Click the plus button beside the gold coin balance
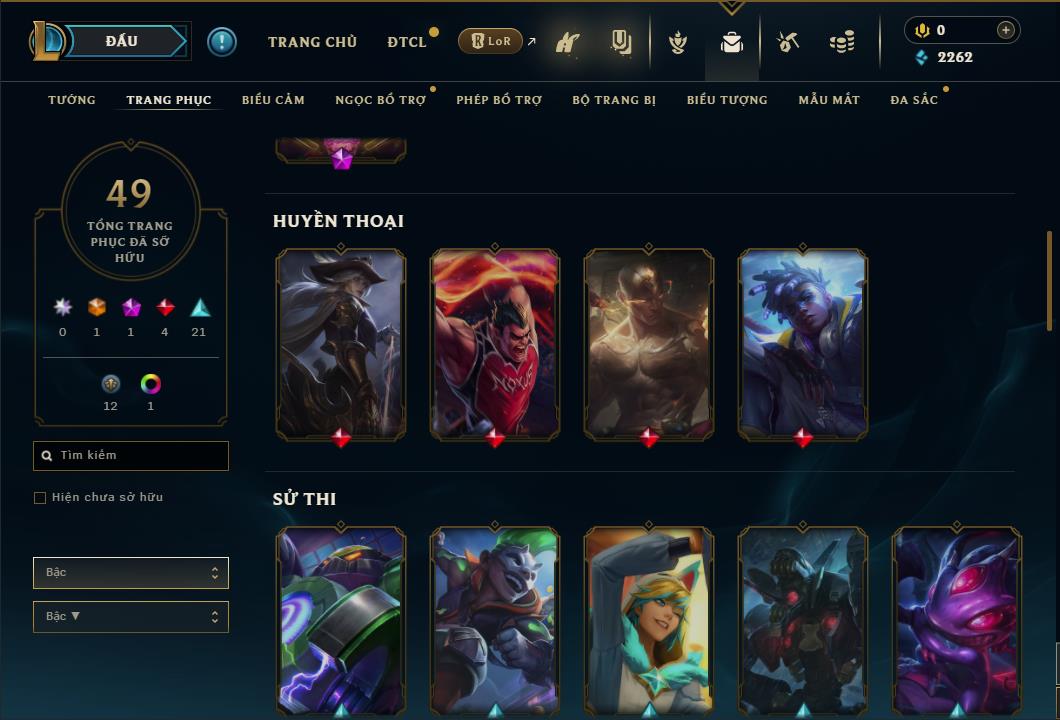The width and height of the screenshot is (1060, 720). (x=1006, y=30)
